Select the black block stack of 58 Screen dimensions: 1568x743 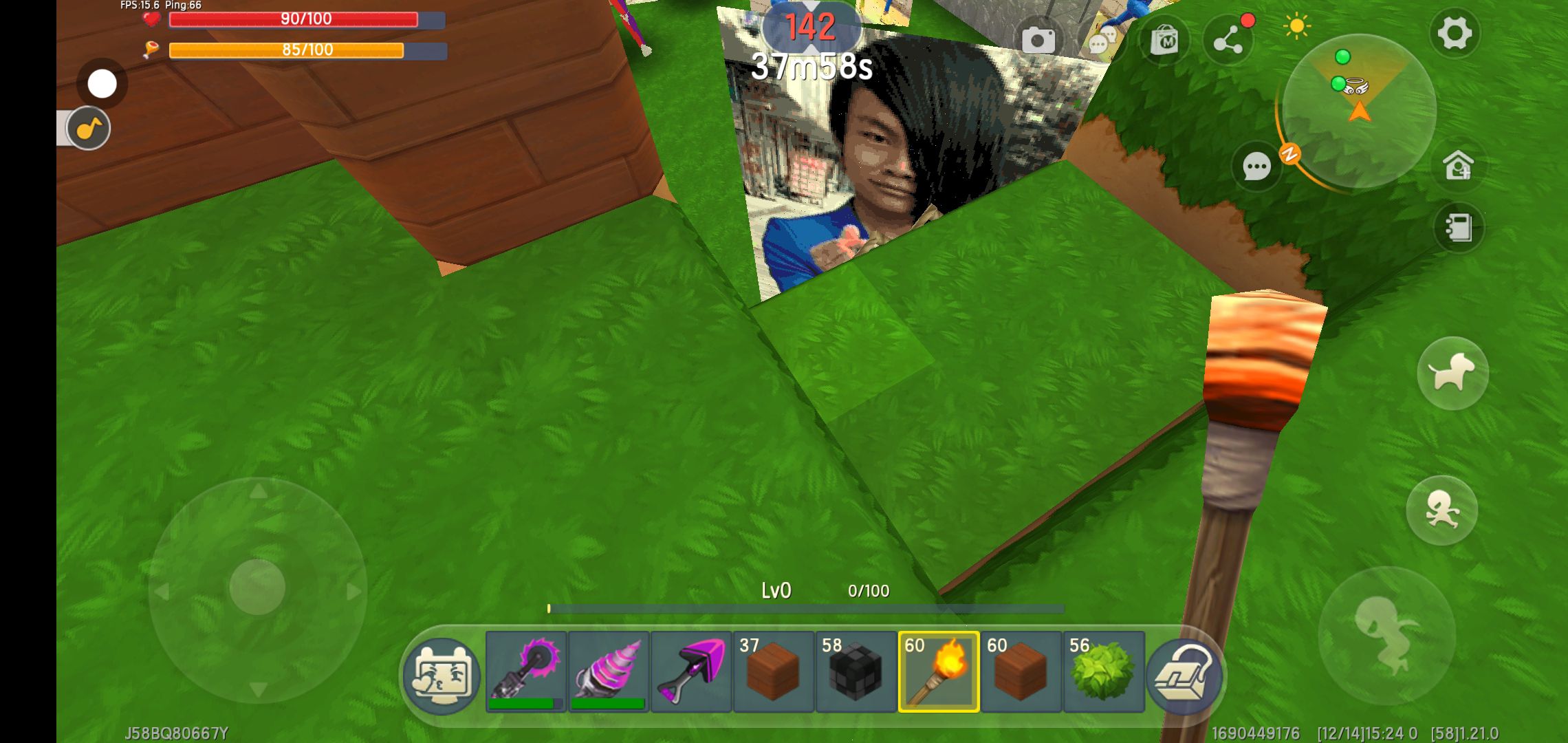pyautogui.click(x=856, y=671)
